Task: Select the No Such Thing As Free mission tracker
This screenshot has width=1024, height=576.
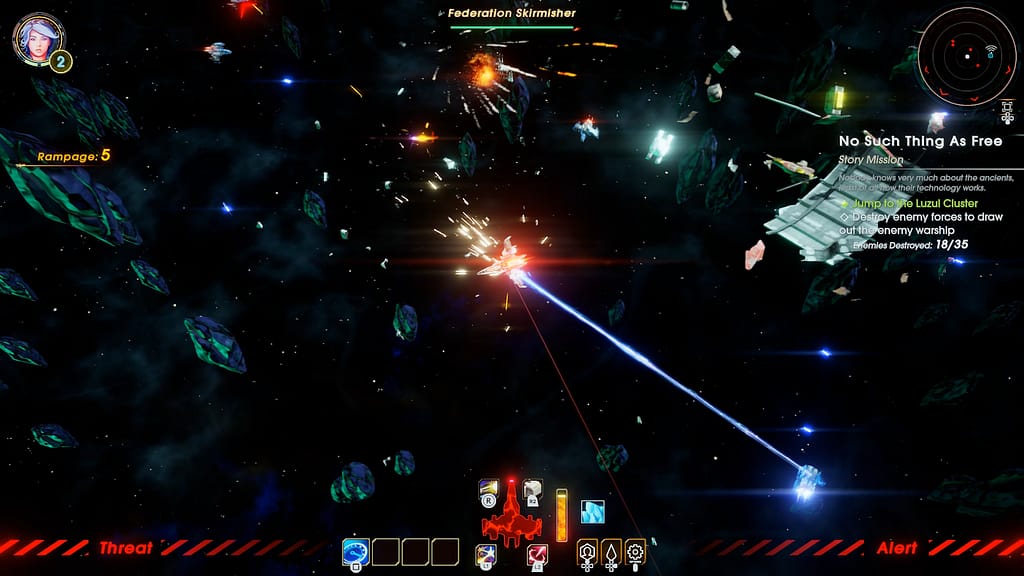Action: (920, 141)
